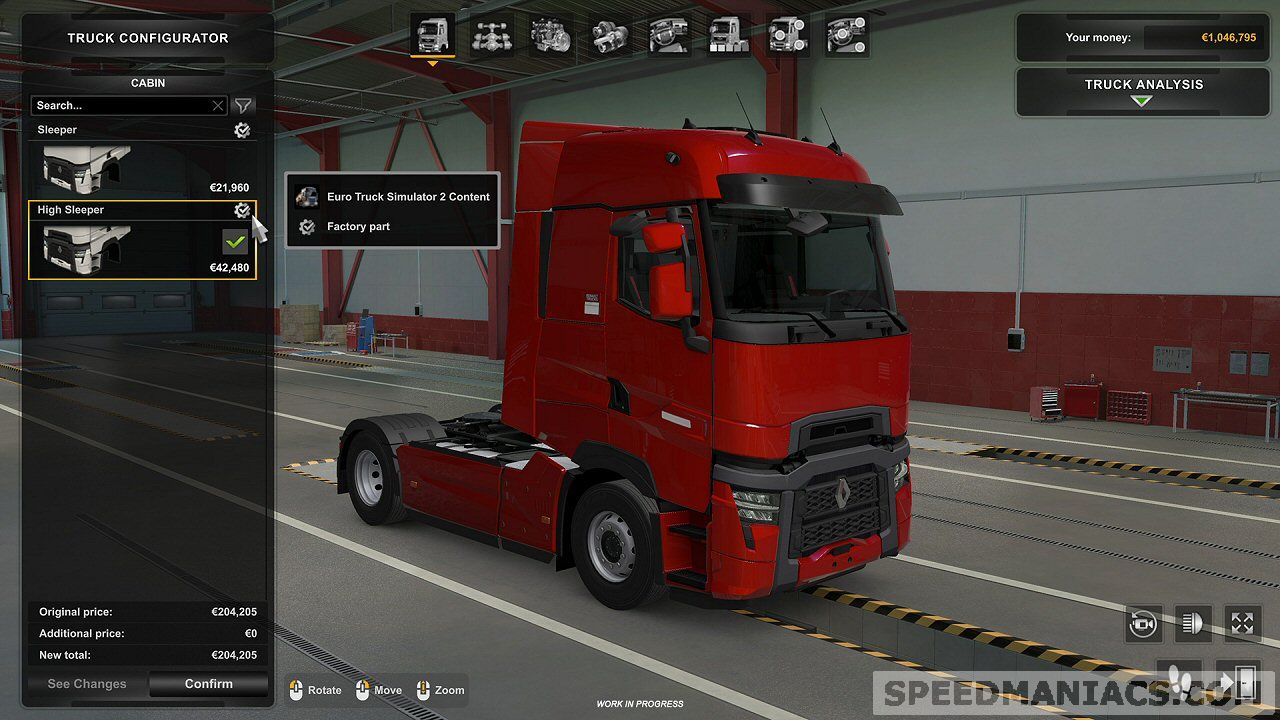Toggle fullscreen view with the arrows icon
This screenshot has height=720, width=1280.
coord(1242,623)
